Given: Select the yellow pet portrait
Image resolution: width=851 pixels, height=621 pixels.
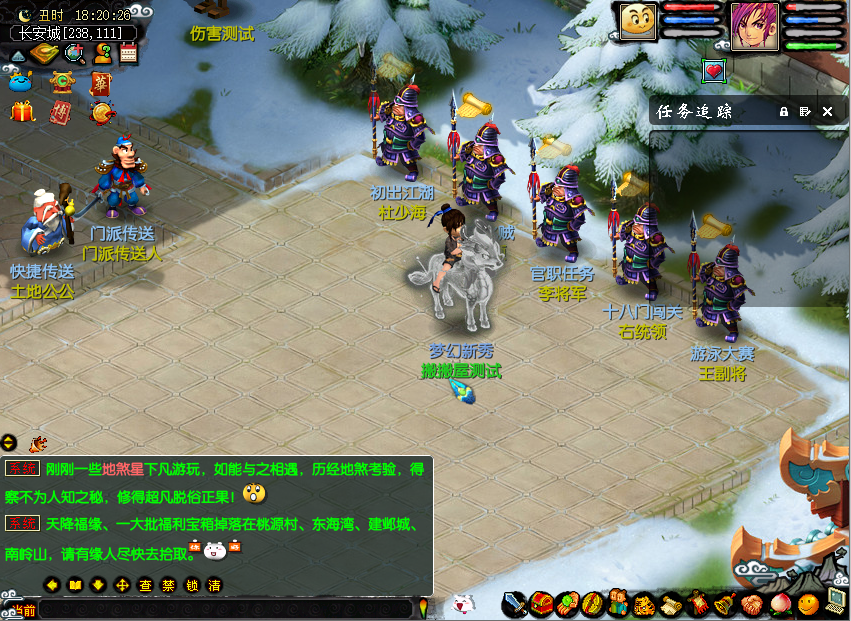Looking at the screenshot, I should 637,22.
